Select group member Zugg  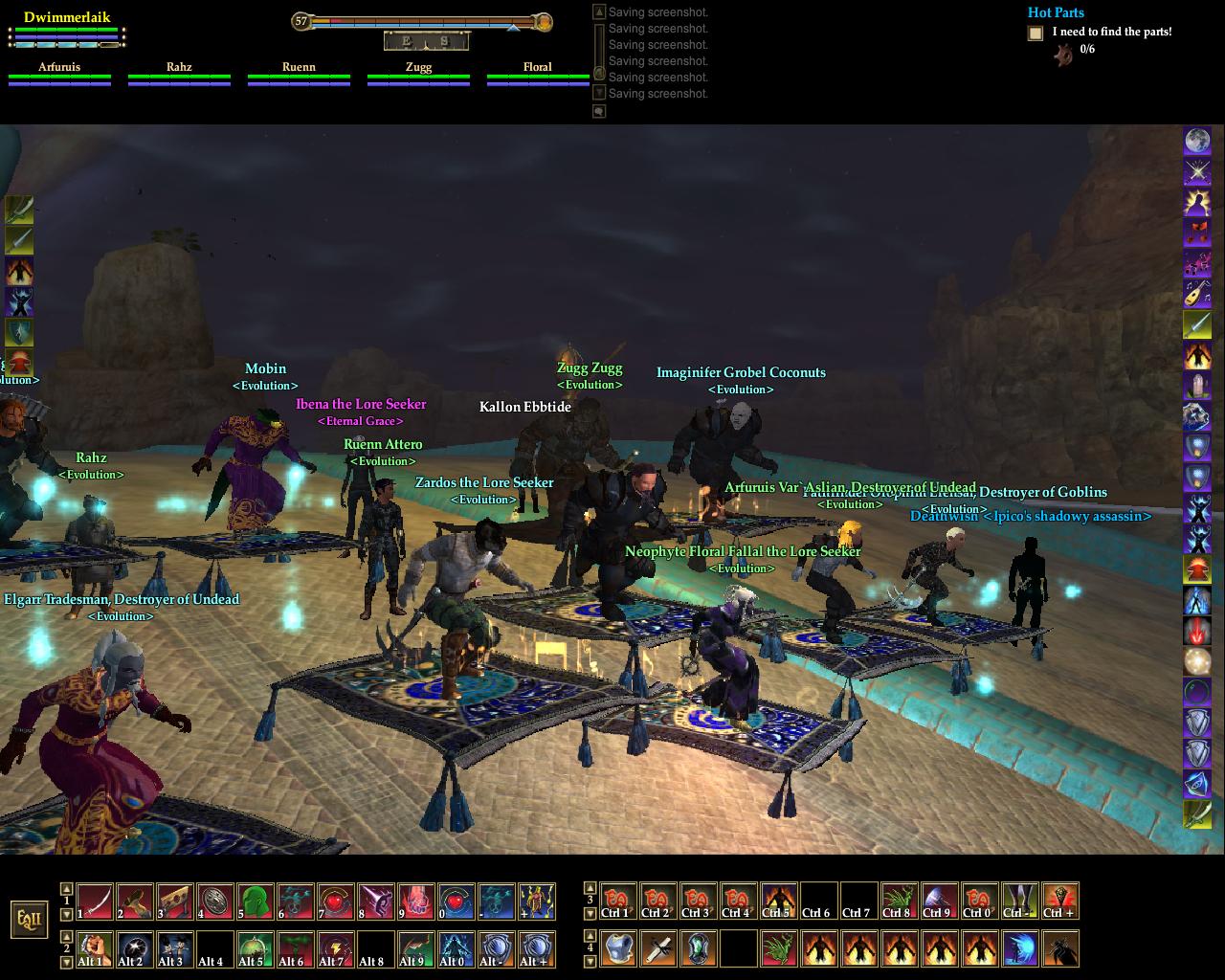click(418, 68)
